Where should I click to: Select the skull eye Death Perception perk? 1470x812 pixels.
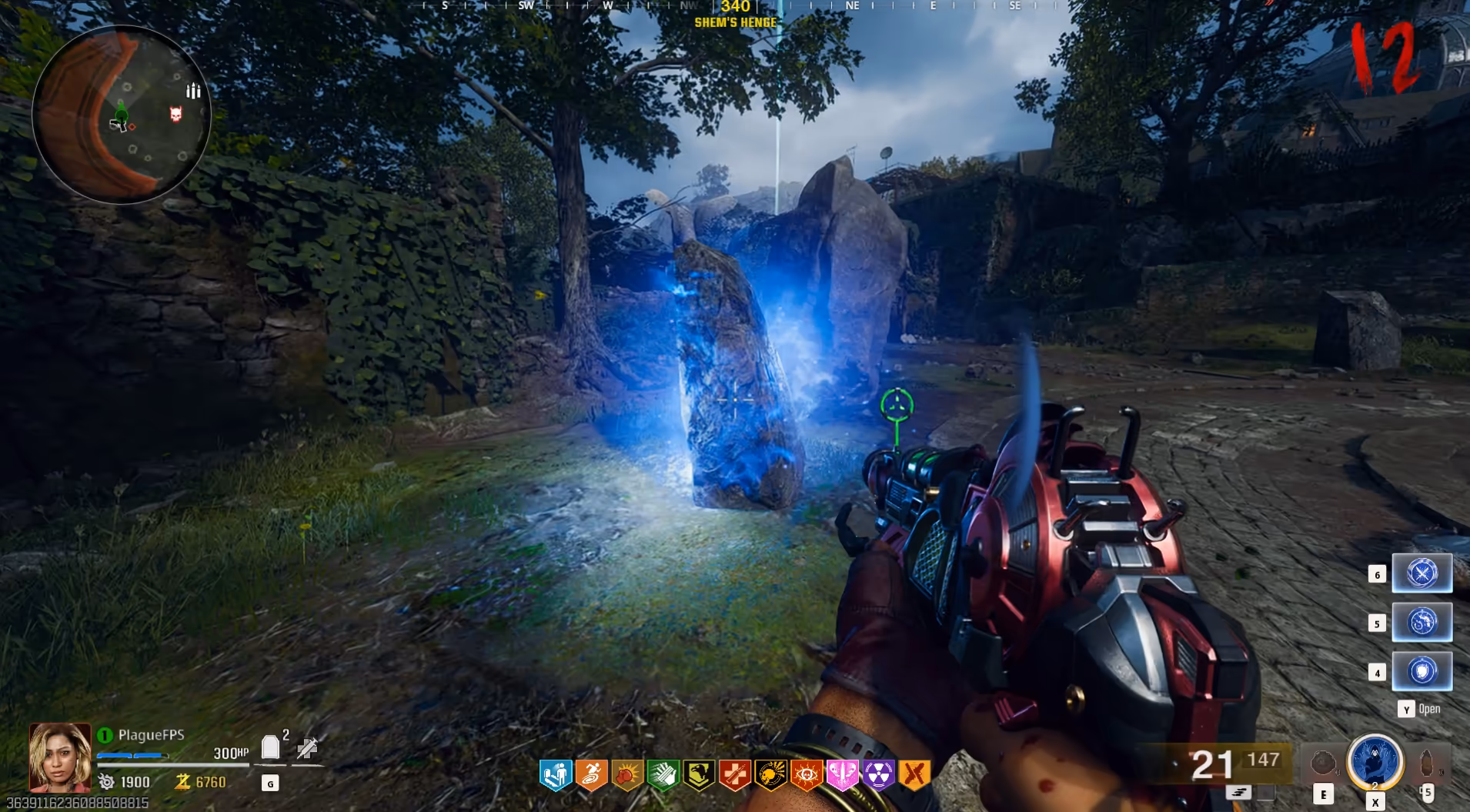(807, 775)
